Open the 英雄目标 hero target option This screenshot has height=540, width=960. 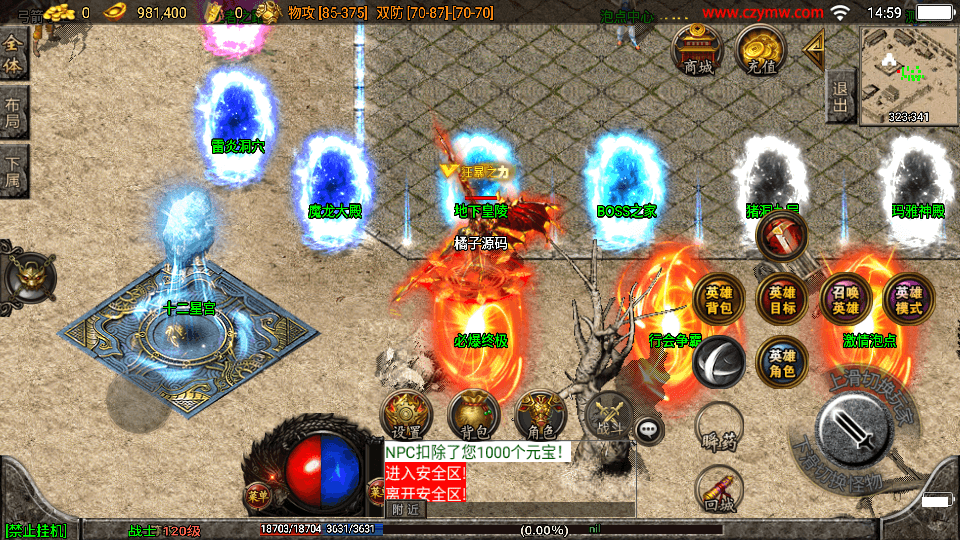click(782, 300)
